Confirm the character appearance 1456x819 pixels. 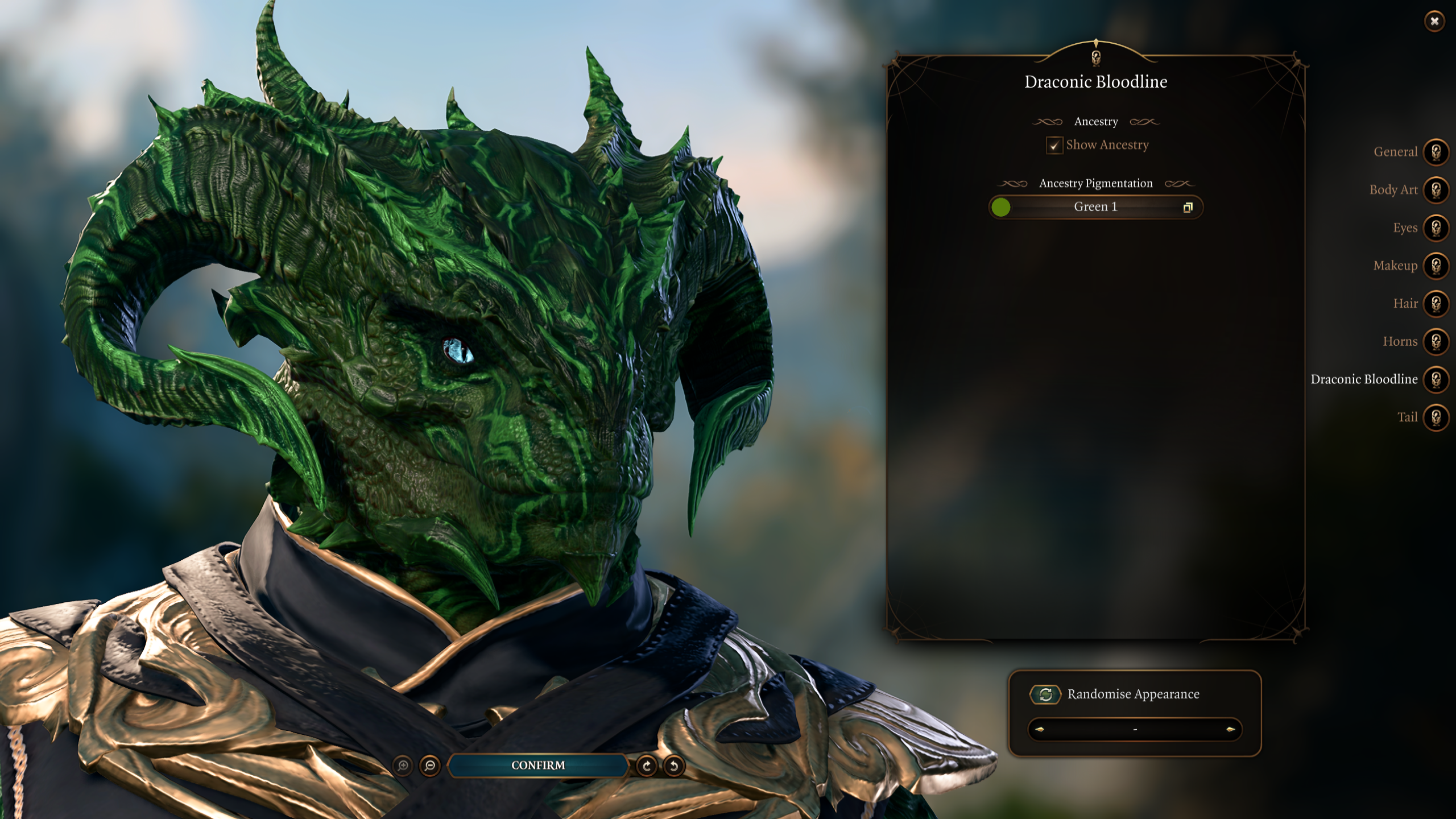[538, 766]
